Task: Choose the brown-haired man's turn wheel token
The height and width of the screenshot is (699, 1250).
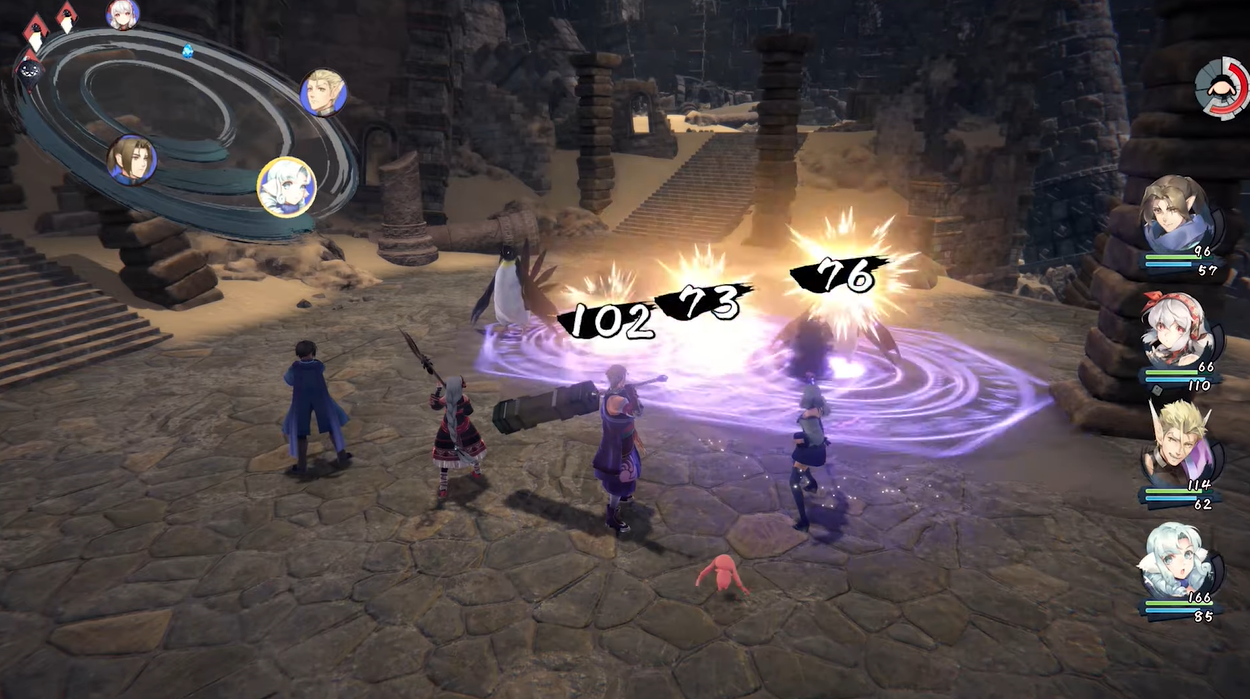Action: 132,160
